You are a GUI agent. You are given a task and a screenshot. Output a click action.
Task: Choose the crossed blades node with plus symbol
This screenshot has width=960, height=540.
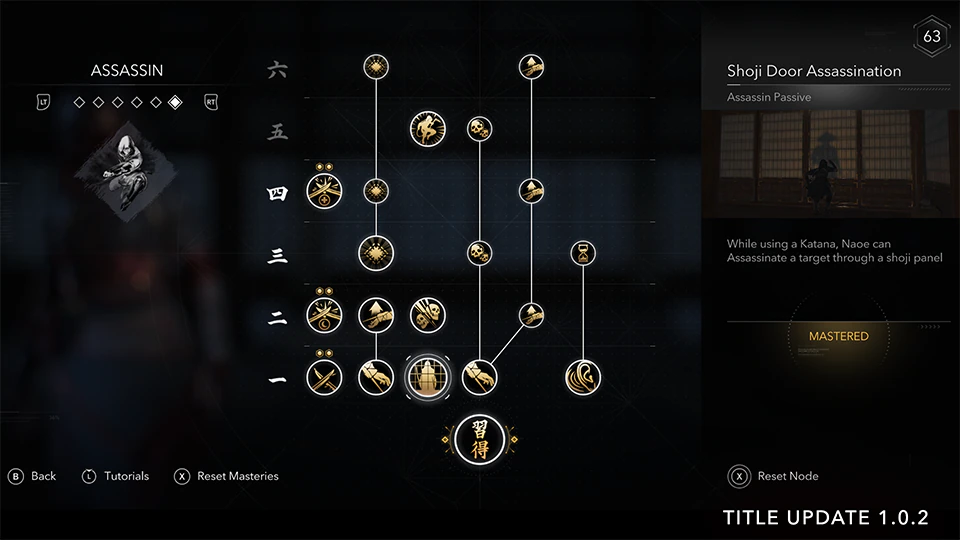click(x=325, y=190)
